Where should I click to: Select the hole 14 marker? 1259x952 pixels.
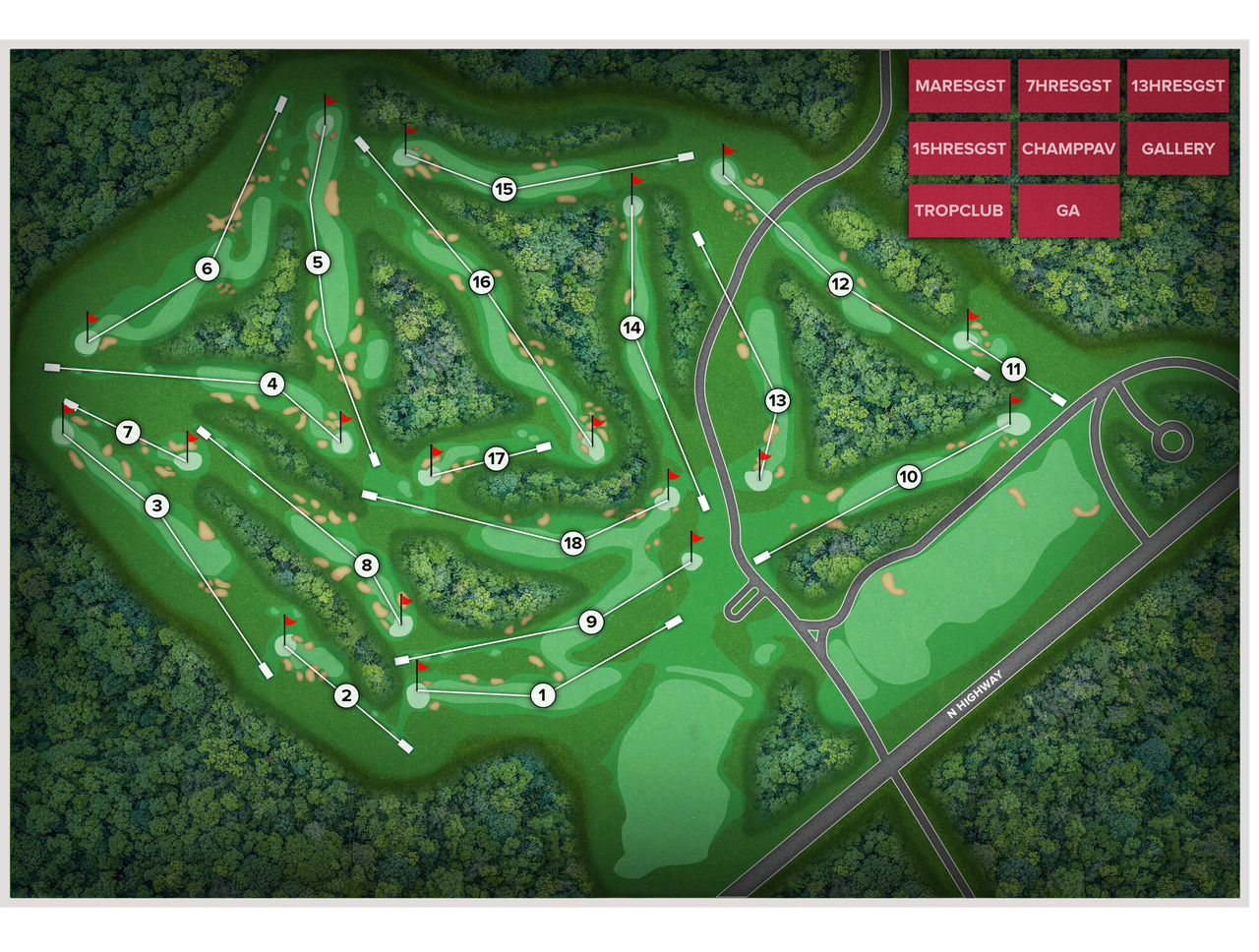(633, 327)
